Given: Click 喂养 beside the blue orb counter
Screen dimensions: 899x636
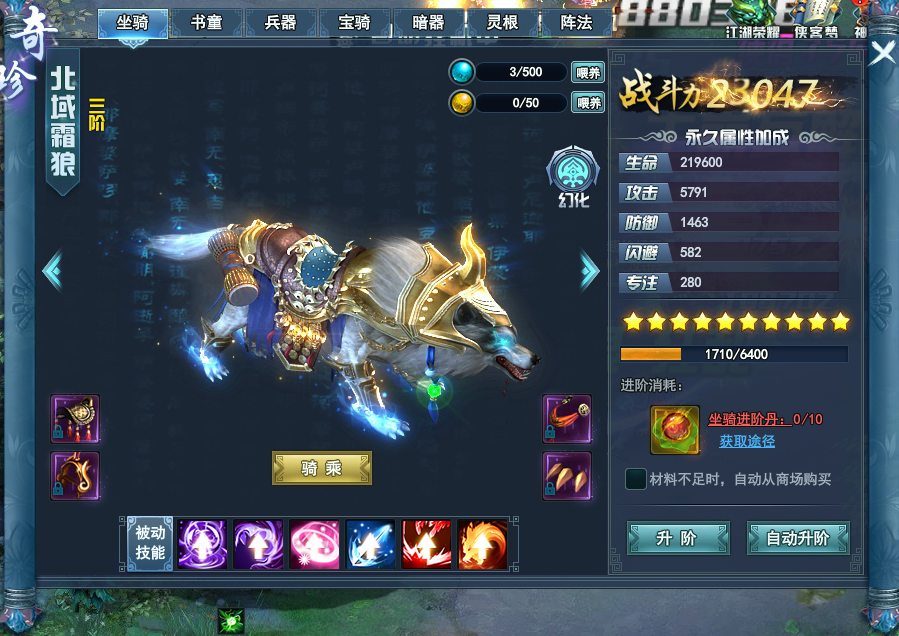Looking at the screenshot, I should [588, 72].
